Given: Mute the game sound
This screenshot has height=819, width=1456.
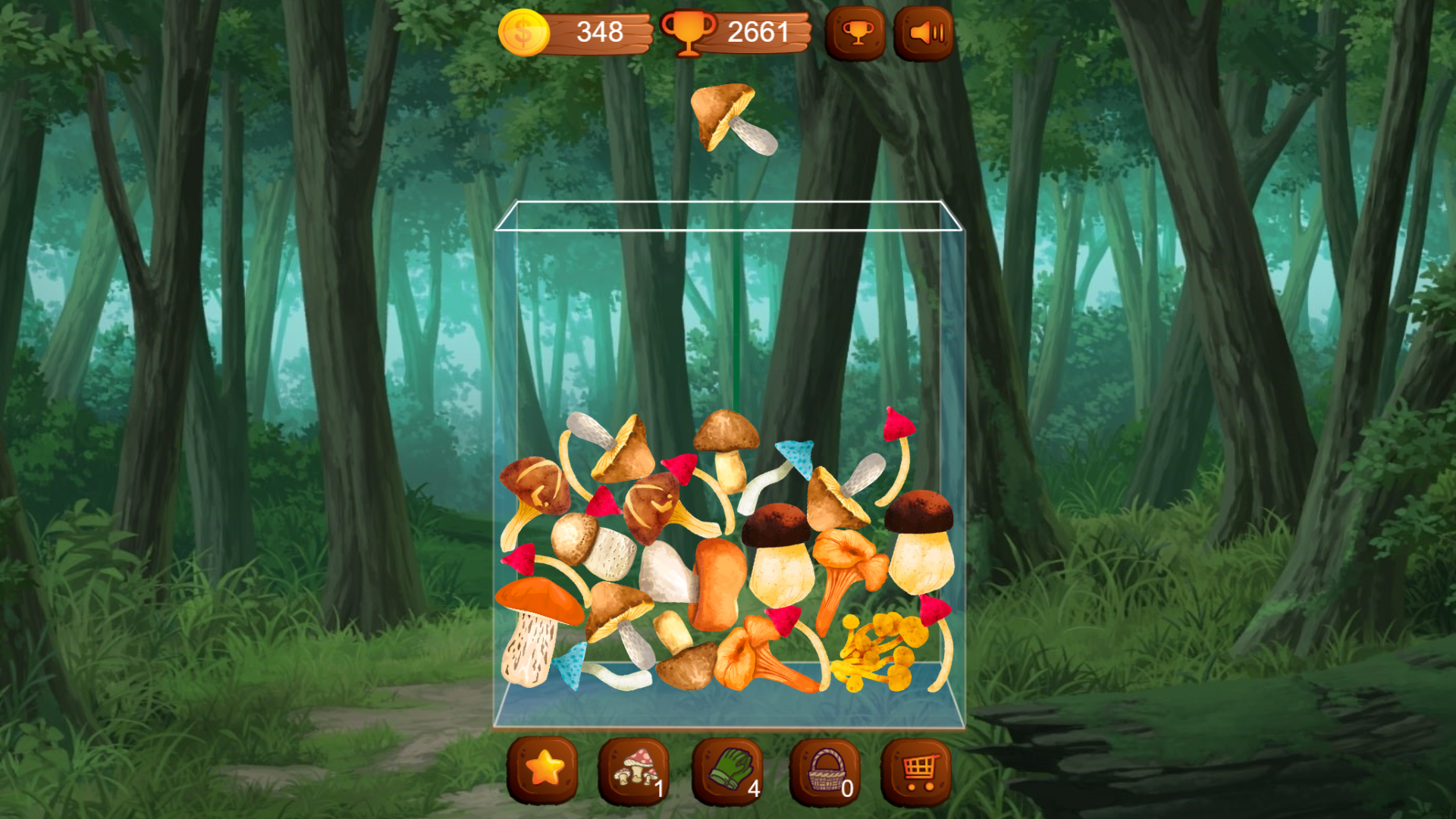Looking at the screenshot, I should pos(924,32).
